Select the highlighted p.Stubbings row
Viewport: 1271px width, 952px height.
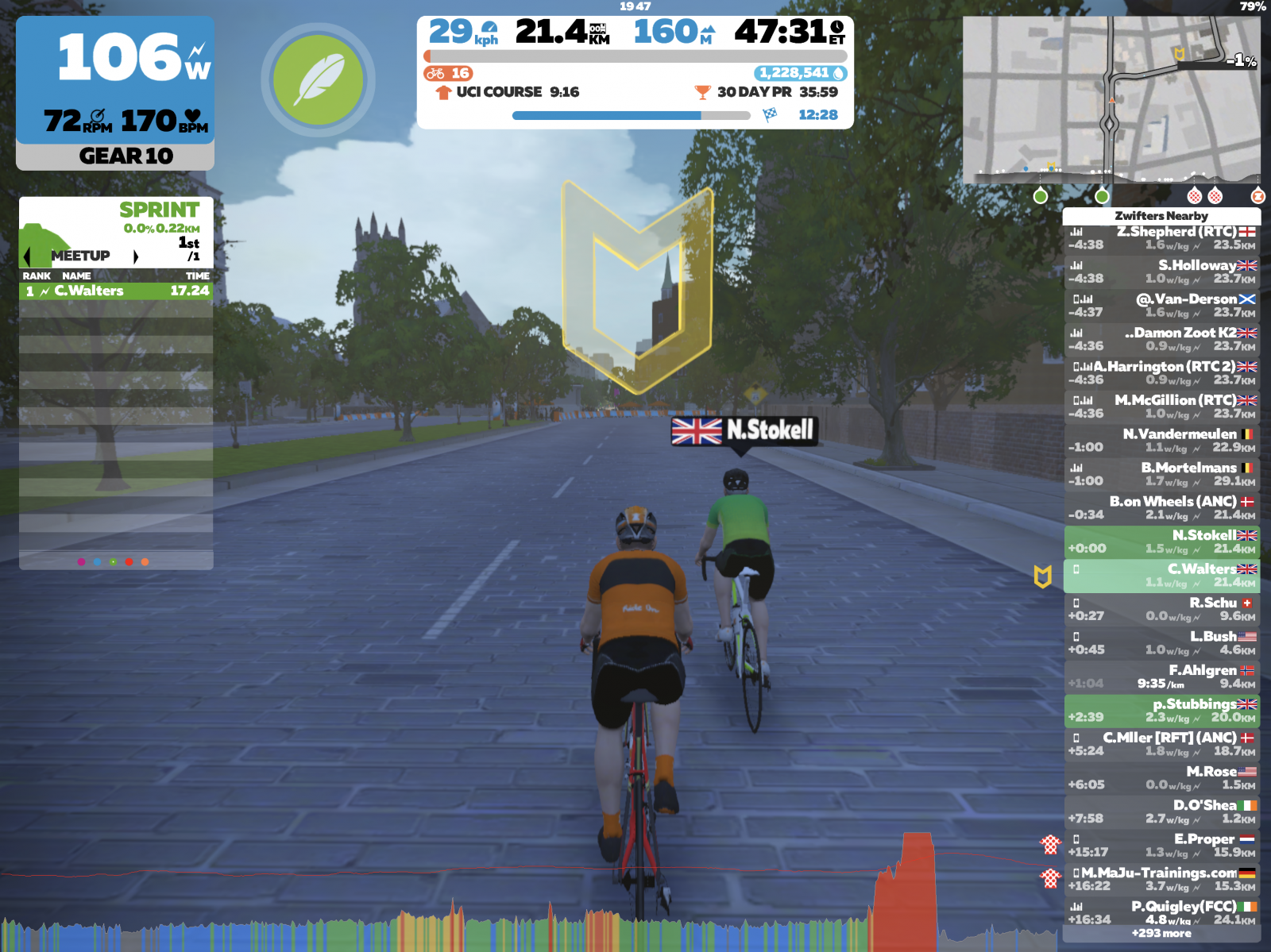point(1161,711)
